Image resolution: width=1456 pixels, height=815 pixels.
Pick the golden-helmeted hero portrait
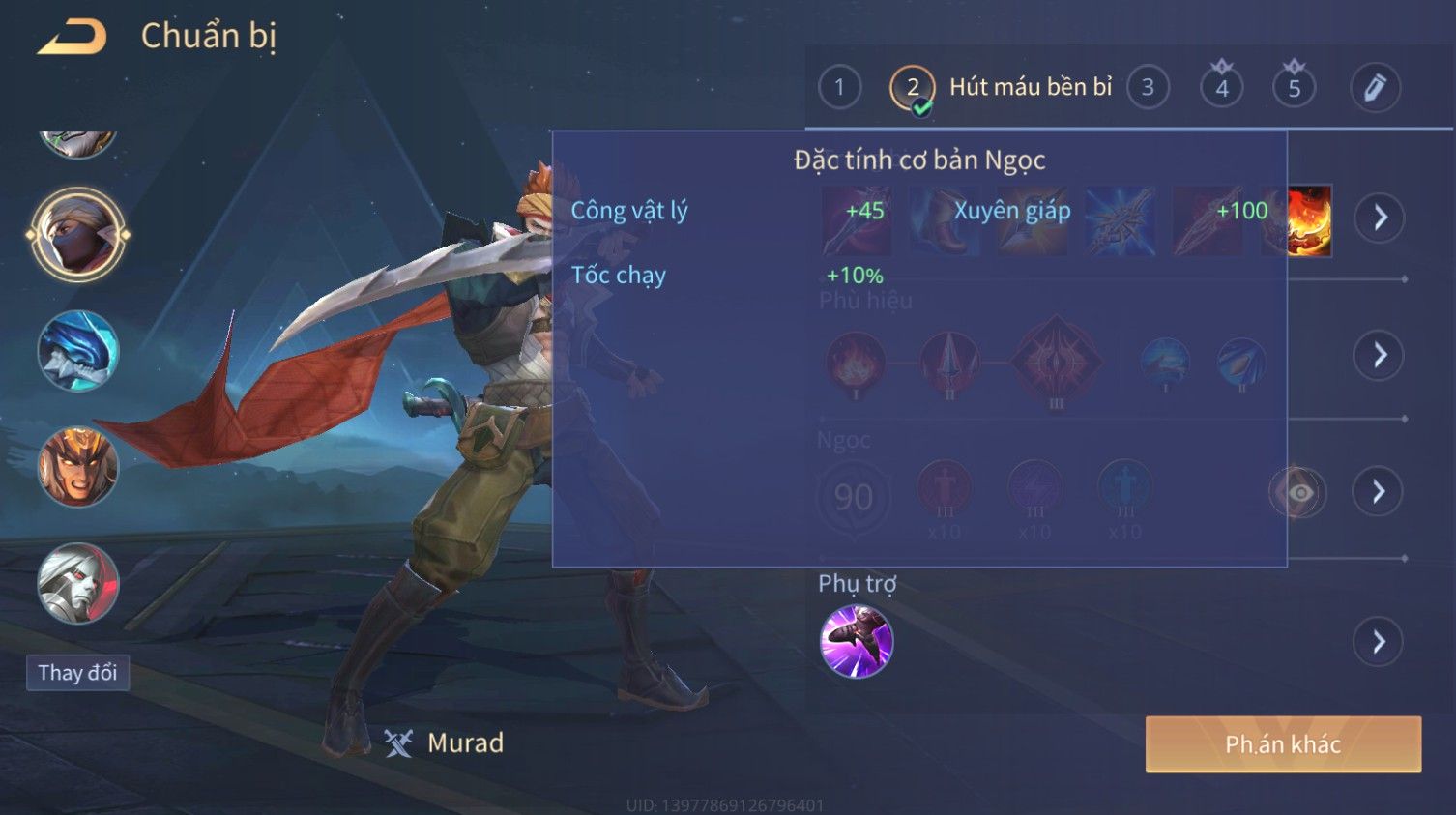[x=77, y=467]
